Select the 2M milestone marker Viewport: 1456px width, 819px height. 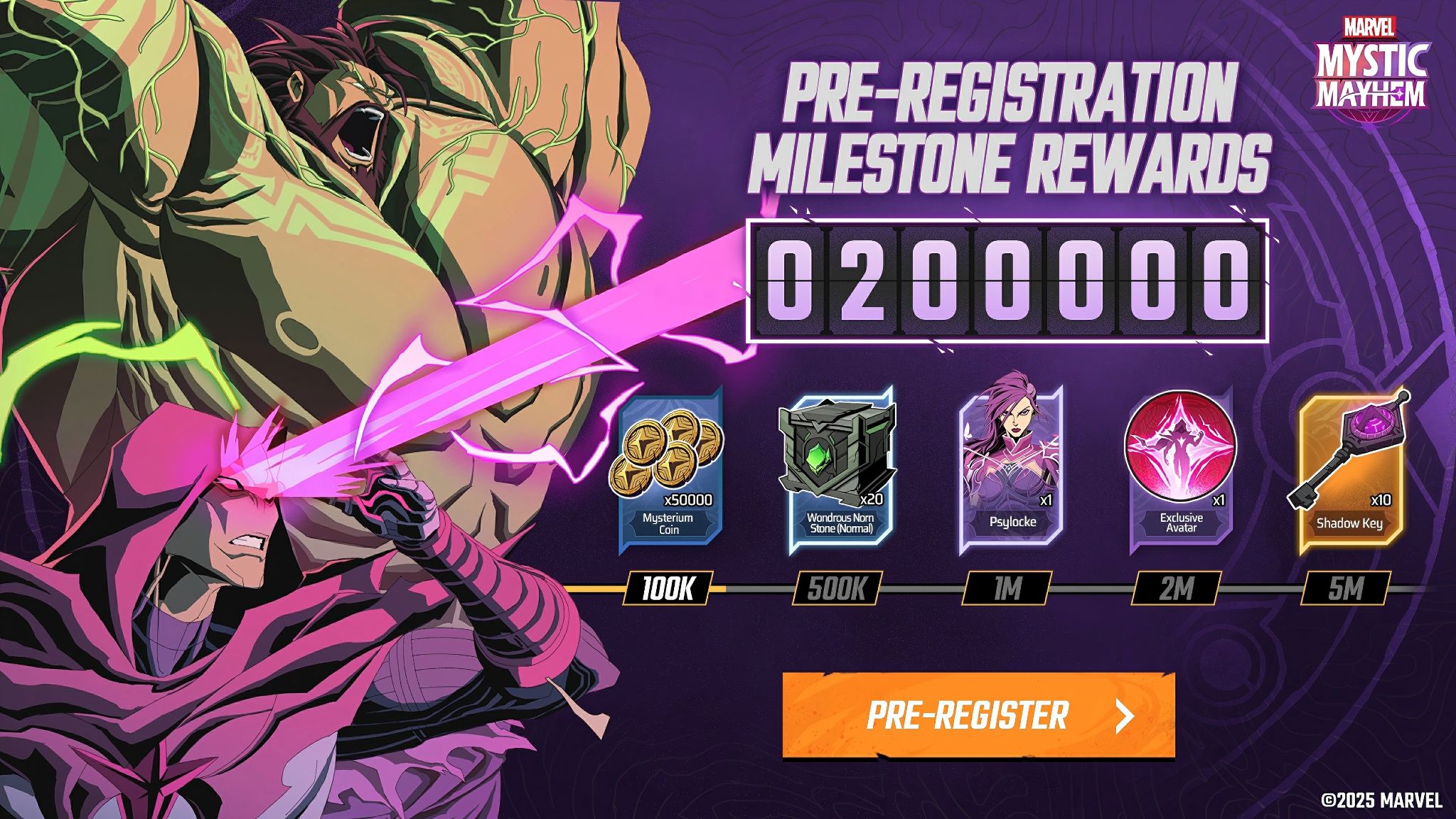pos(1176,589)
